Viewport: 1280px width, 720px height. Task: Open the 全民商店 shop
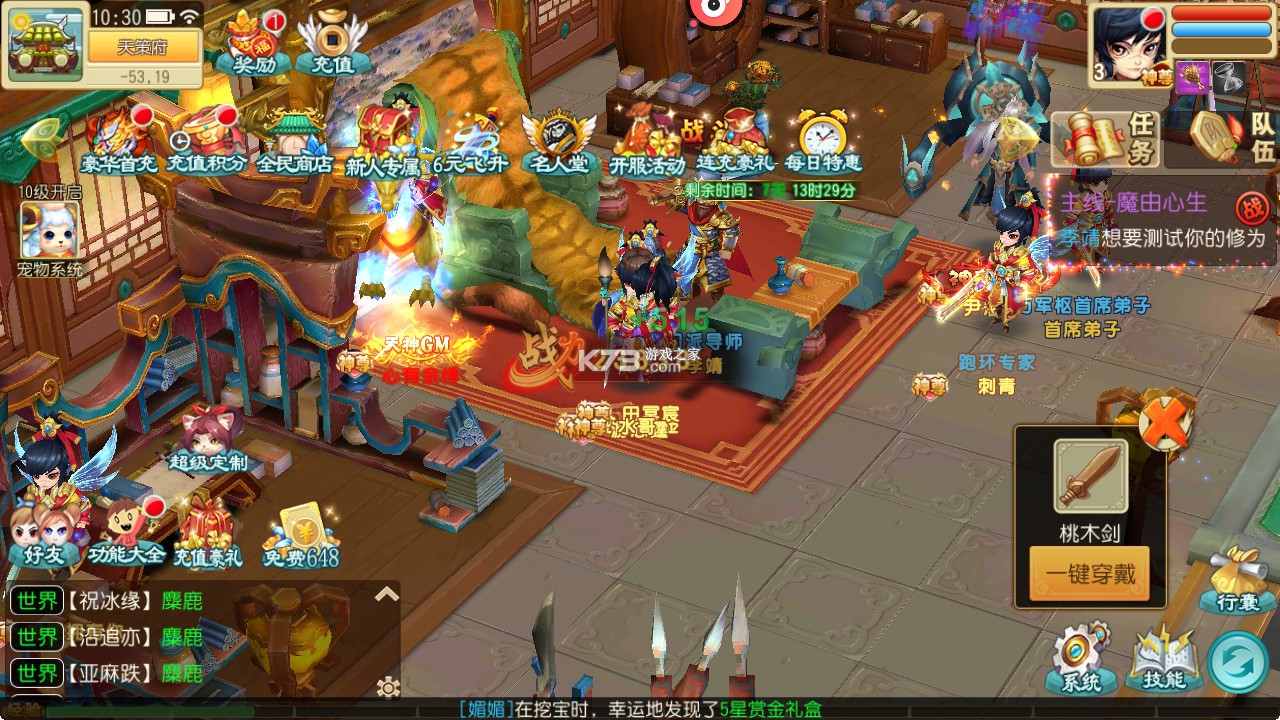pos(294,142)
